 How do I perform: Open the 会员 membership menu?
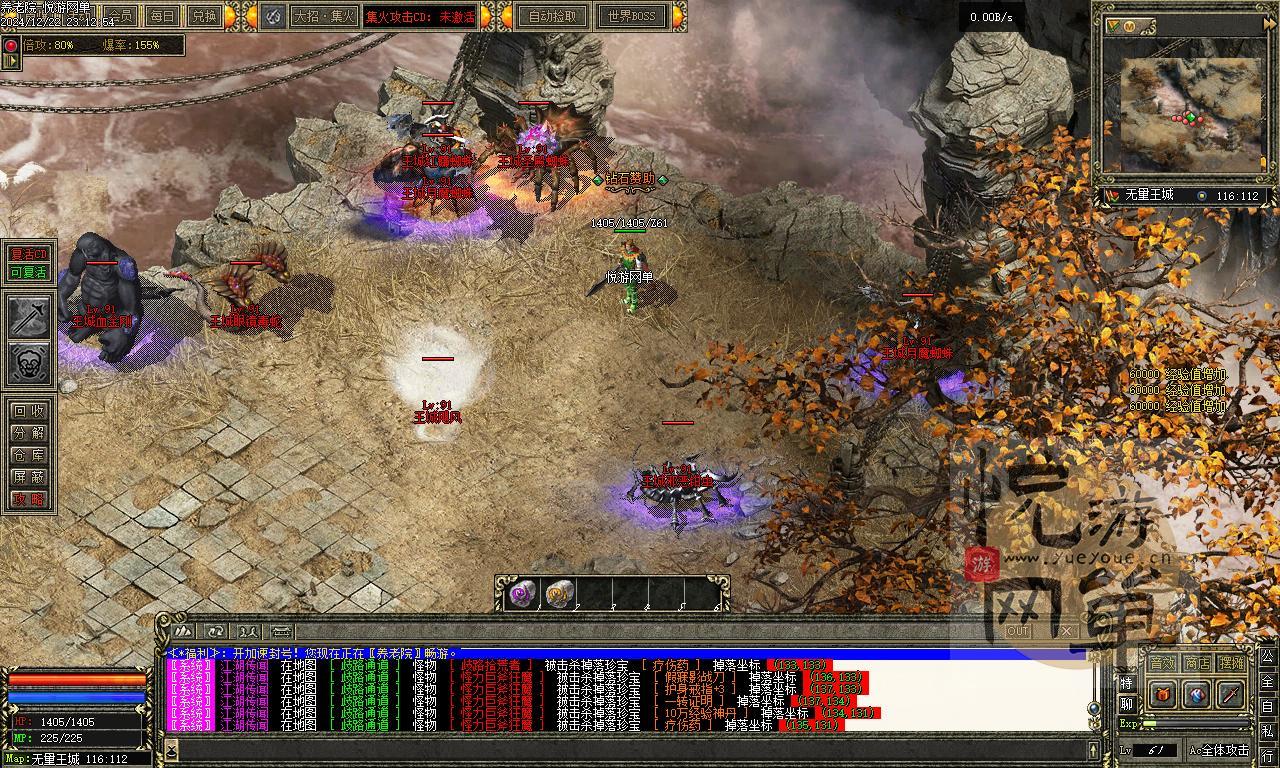(121, 16)
